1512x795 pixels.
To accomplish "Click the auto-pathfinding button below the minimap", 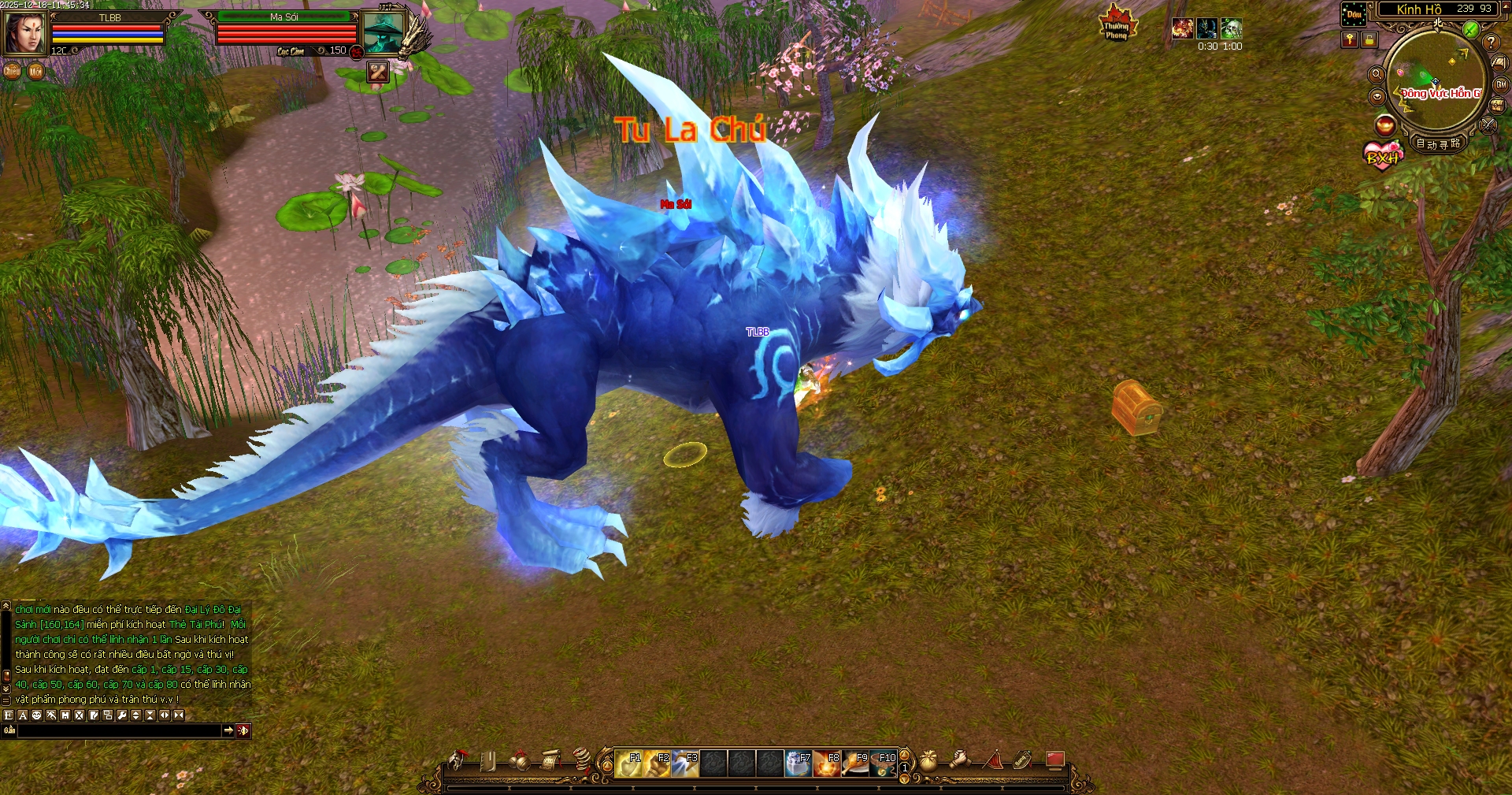I will tap(1438, 143).
